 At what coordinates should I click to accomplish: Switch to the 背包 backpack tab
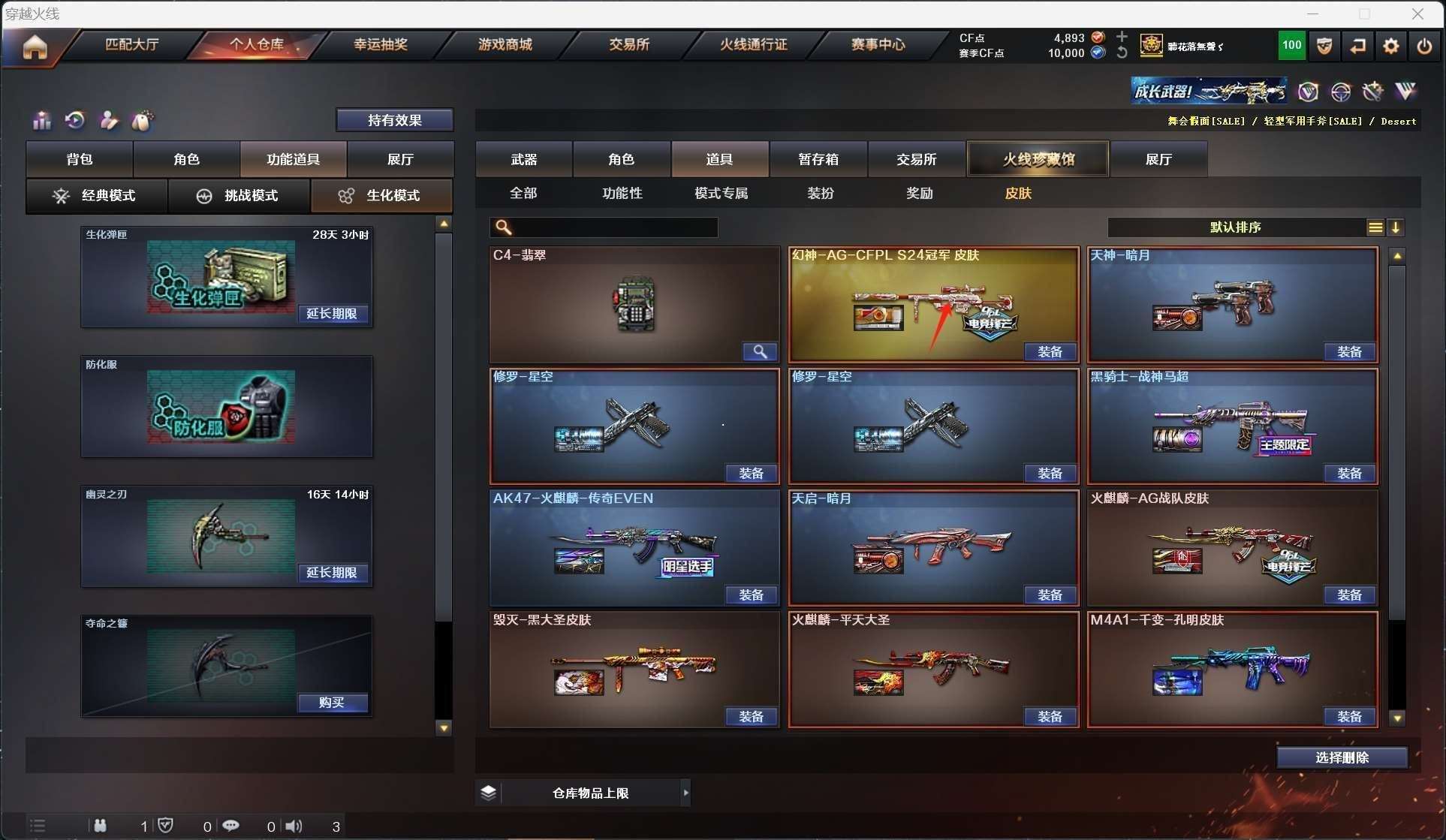click(x=80, y=159)
